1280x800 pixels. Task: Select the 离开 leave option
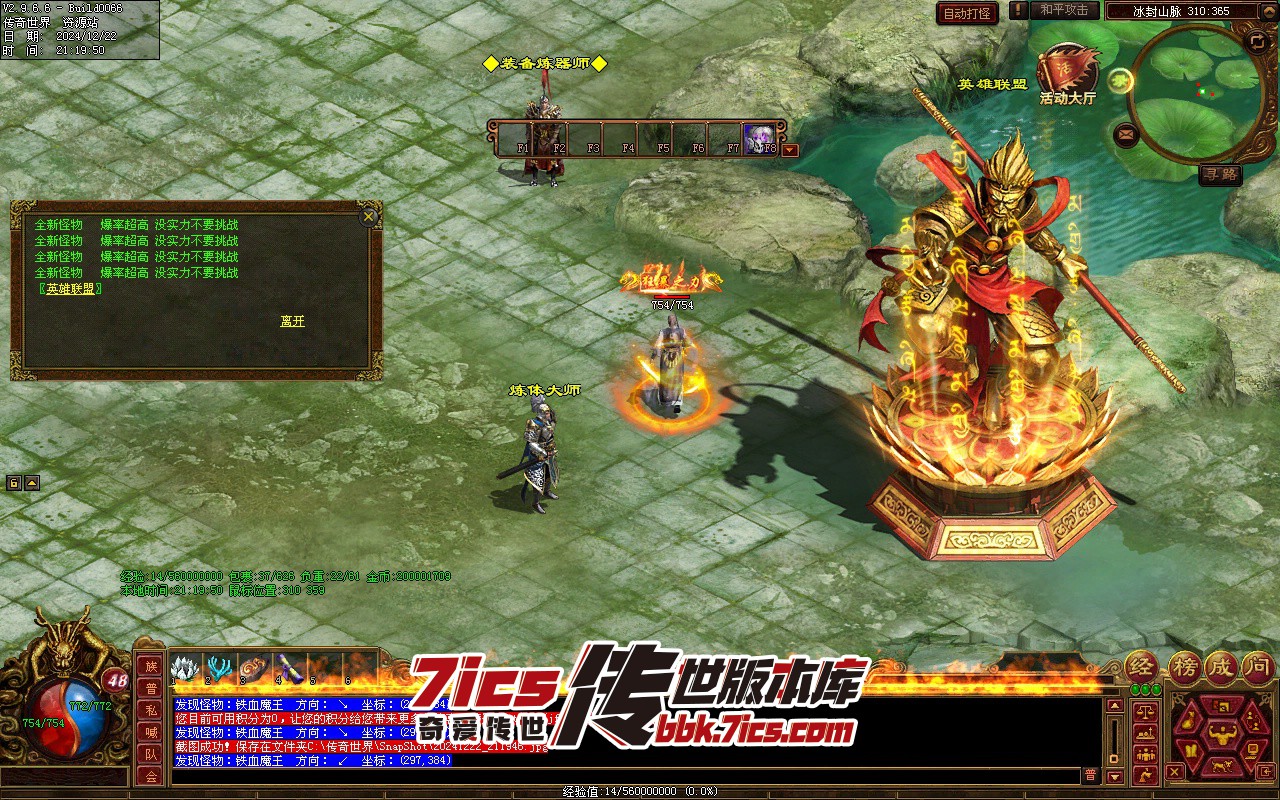292,321
